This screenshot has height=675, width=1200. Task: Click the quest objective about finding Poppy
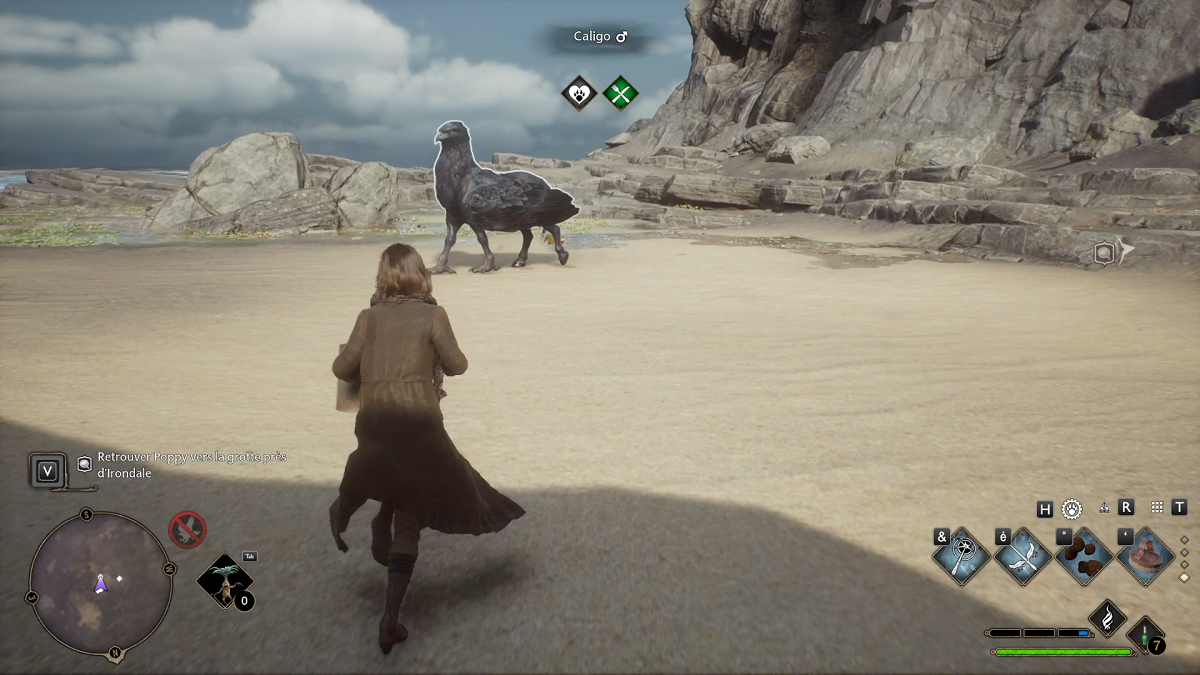[191, 464]
